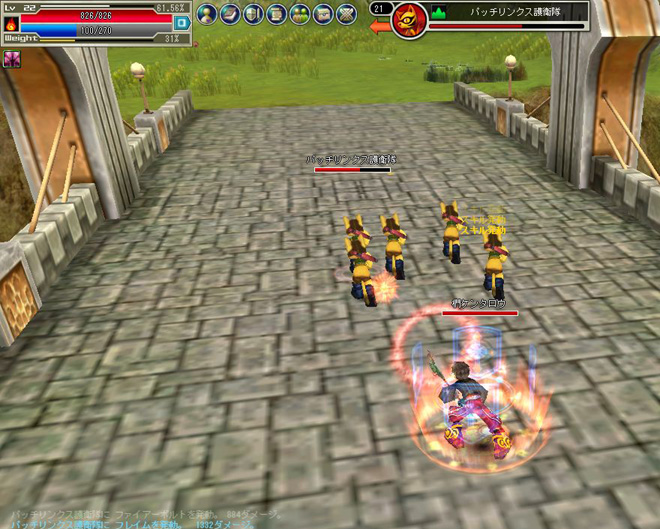Open the character status icon

pos(207,14)
